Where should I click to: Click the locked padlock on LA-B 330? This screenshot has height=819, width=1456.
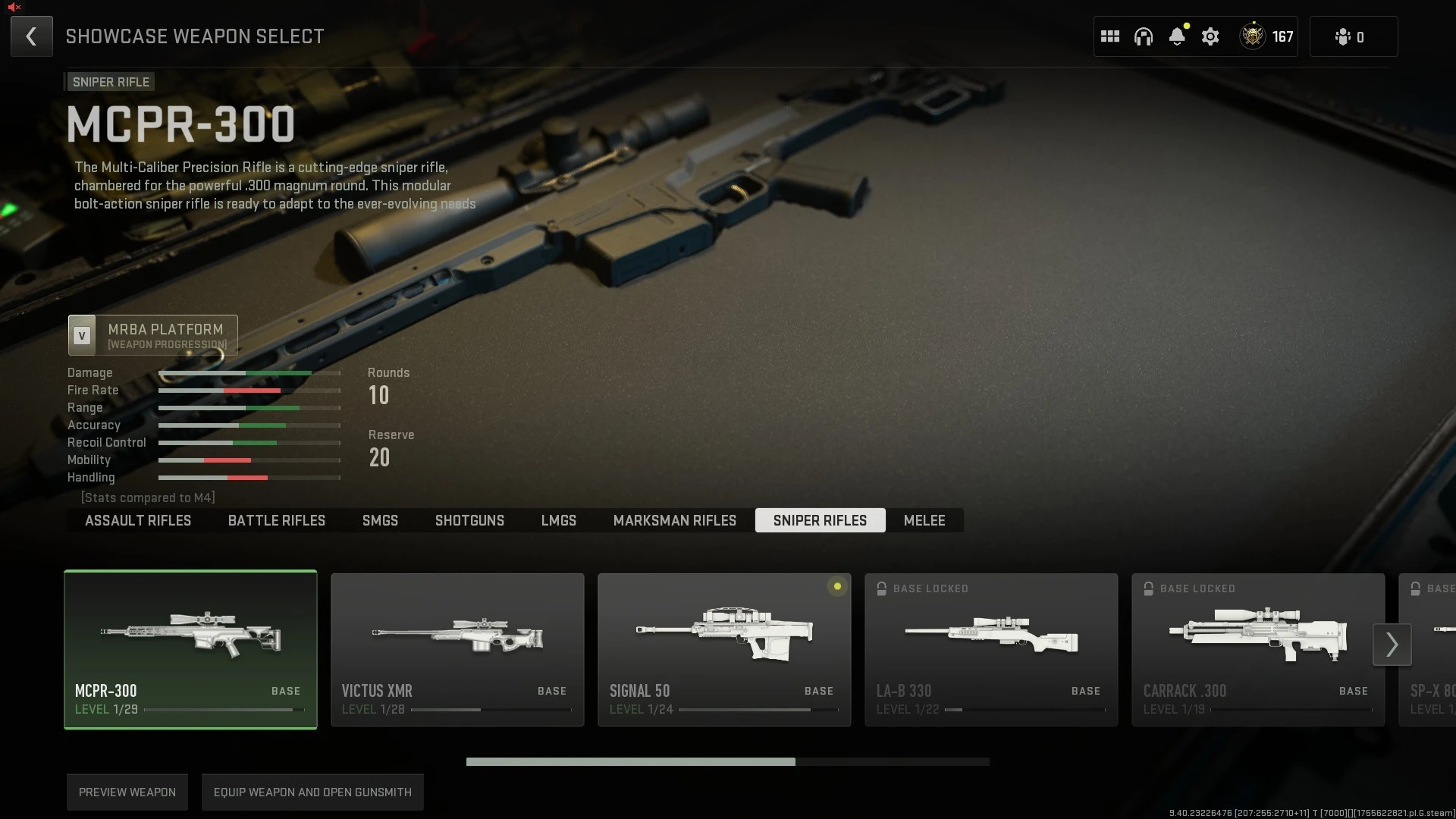click(882, 588)
